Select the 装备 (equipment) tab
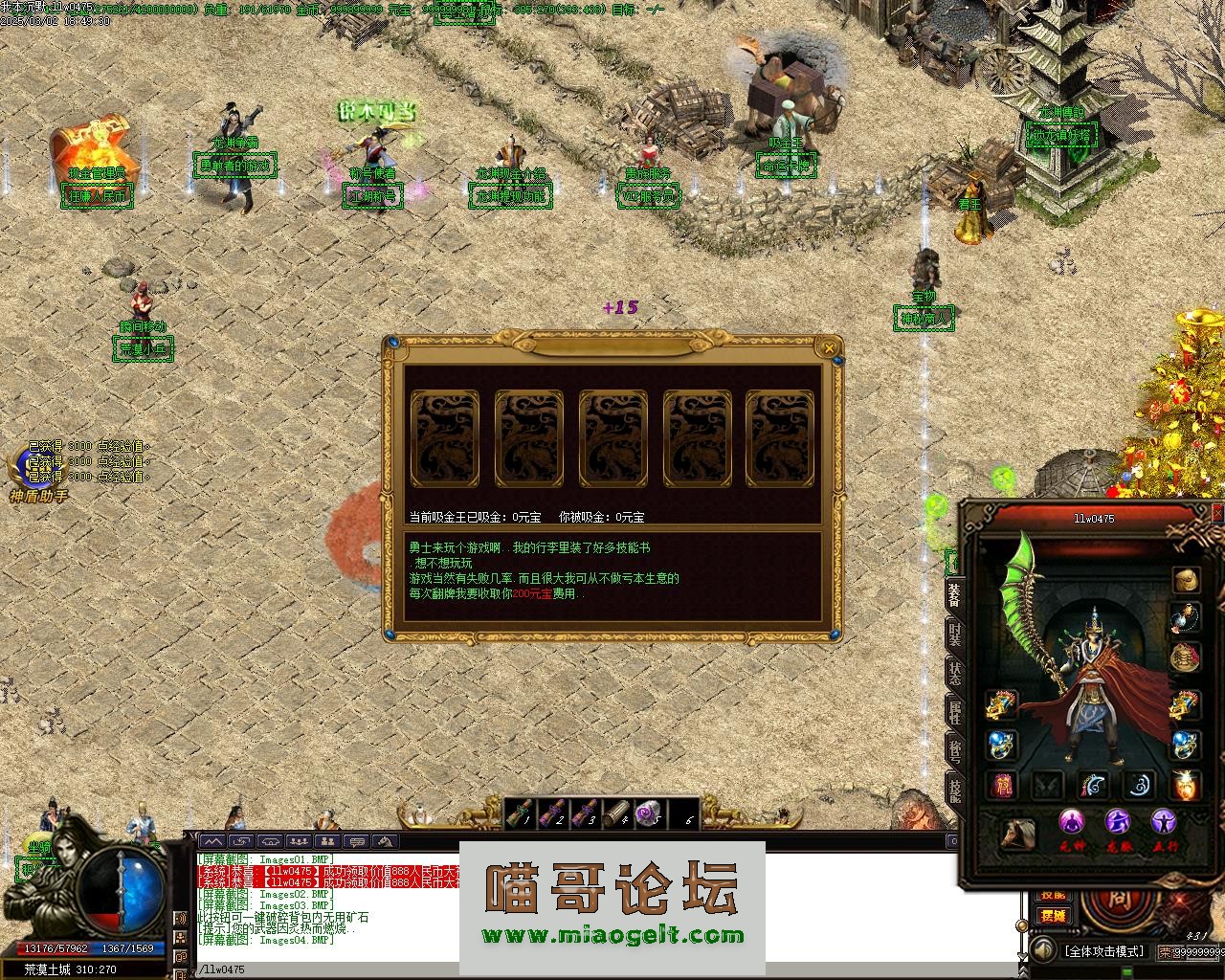The image size is (1225, 980). [954, 595]
